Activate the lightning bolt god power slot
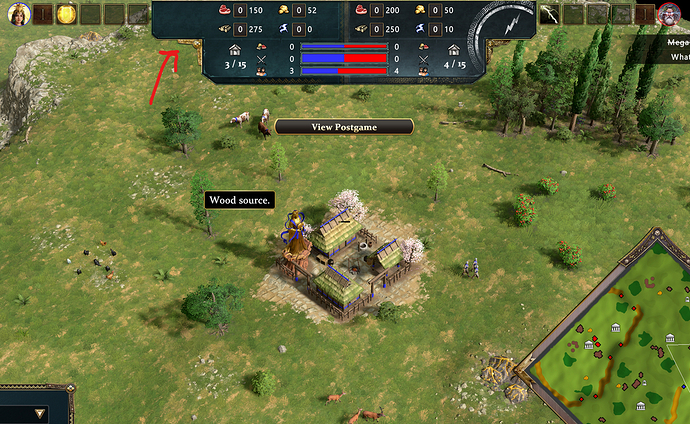Viewport: 690px width, 424px height. (x=551, y=14)
